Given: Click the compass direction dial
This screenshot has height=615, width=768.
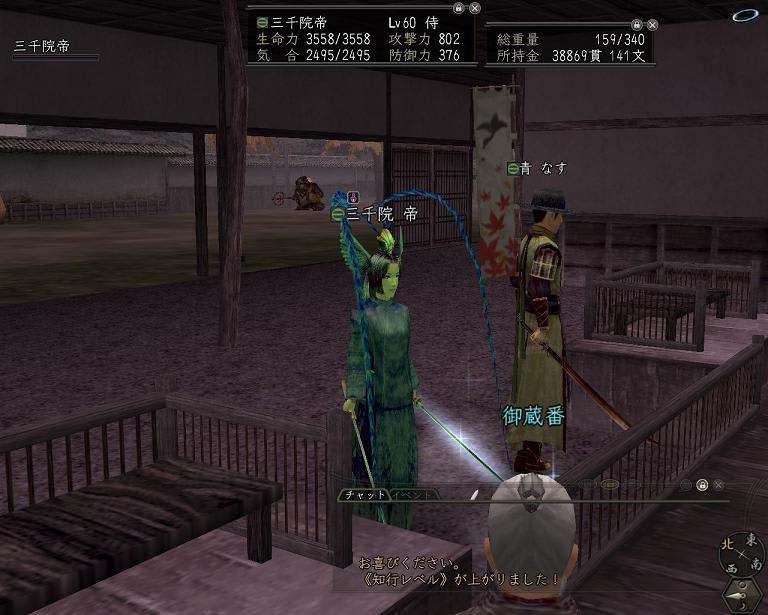Looking at the screenshot, I should (742, 555).
